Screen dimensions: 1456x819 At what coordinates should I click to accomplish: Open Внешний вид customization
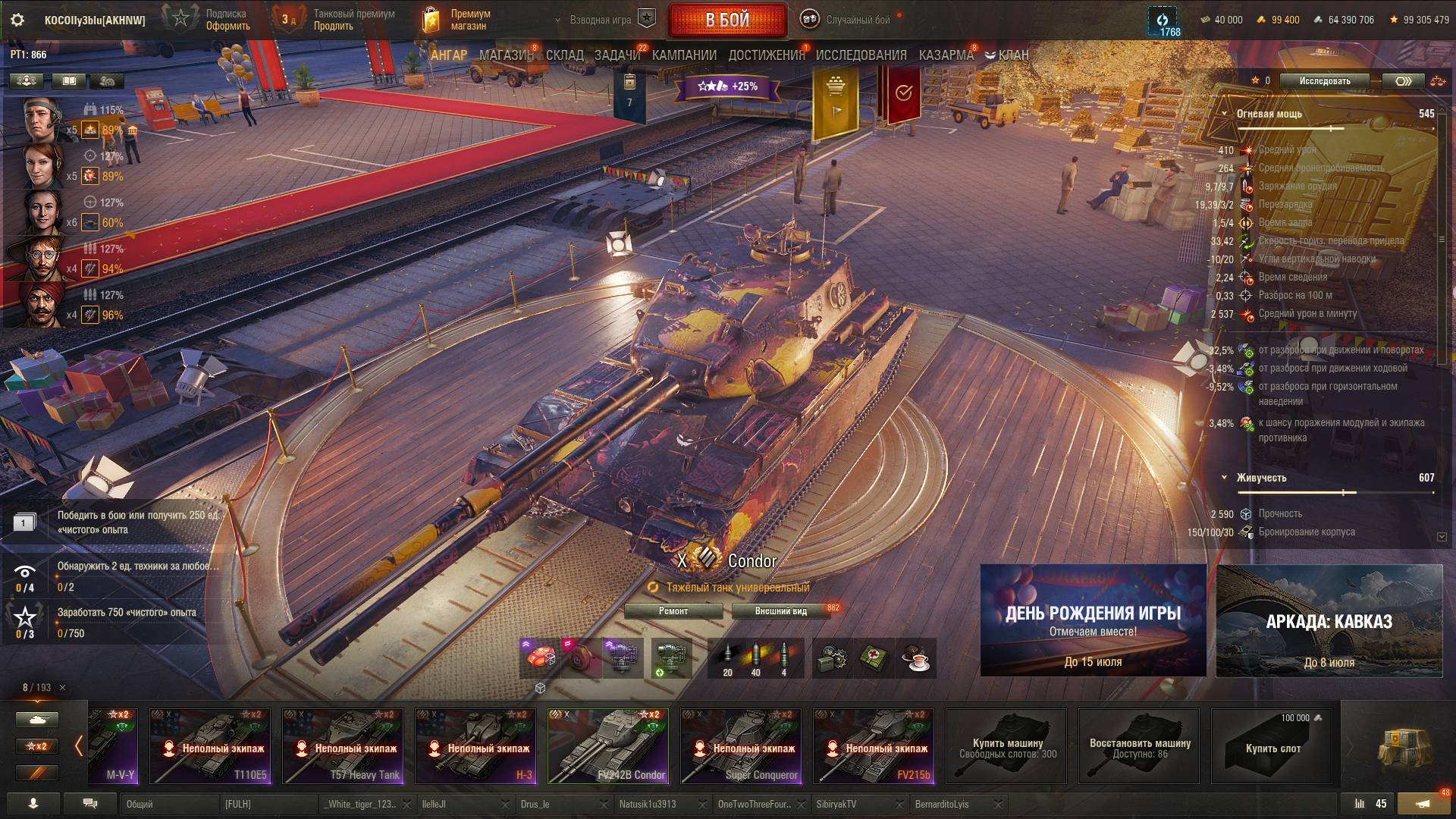[780, 611]
